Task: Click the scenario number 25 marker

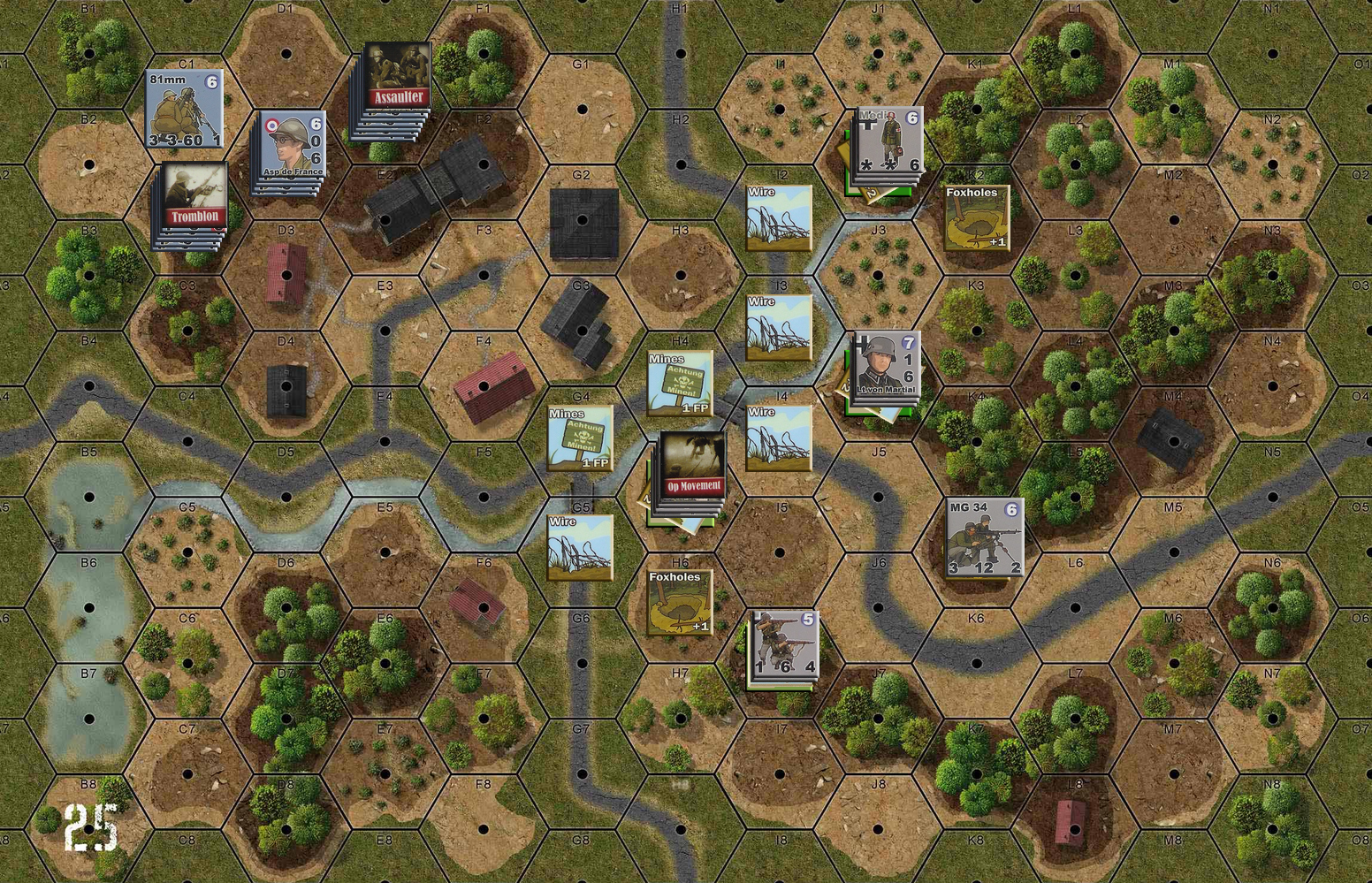Action: [x=91, y=828]
